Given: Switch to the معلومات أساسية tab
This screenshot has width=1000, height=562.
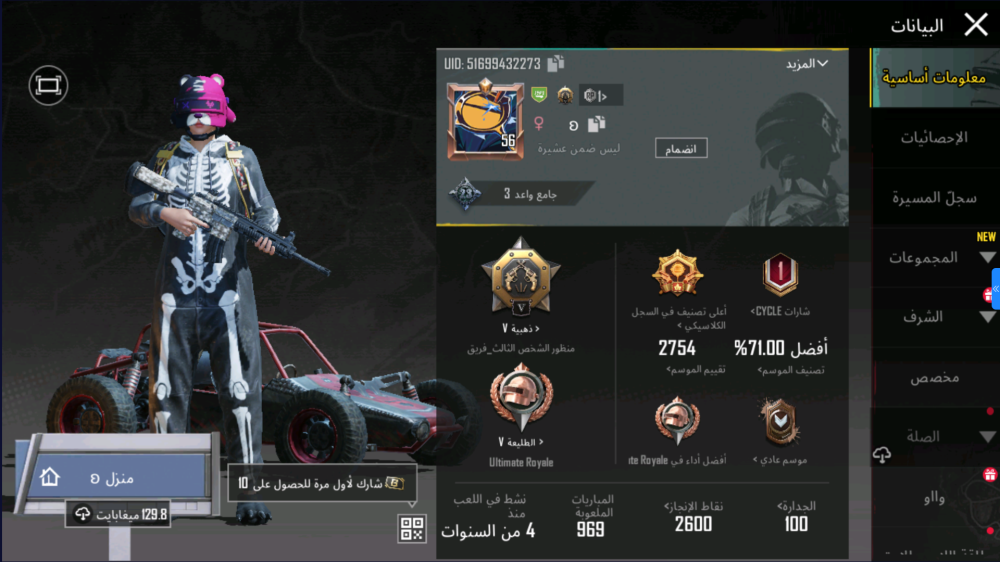Looking at the screenshot, I should 934,78.
